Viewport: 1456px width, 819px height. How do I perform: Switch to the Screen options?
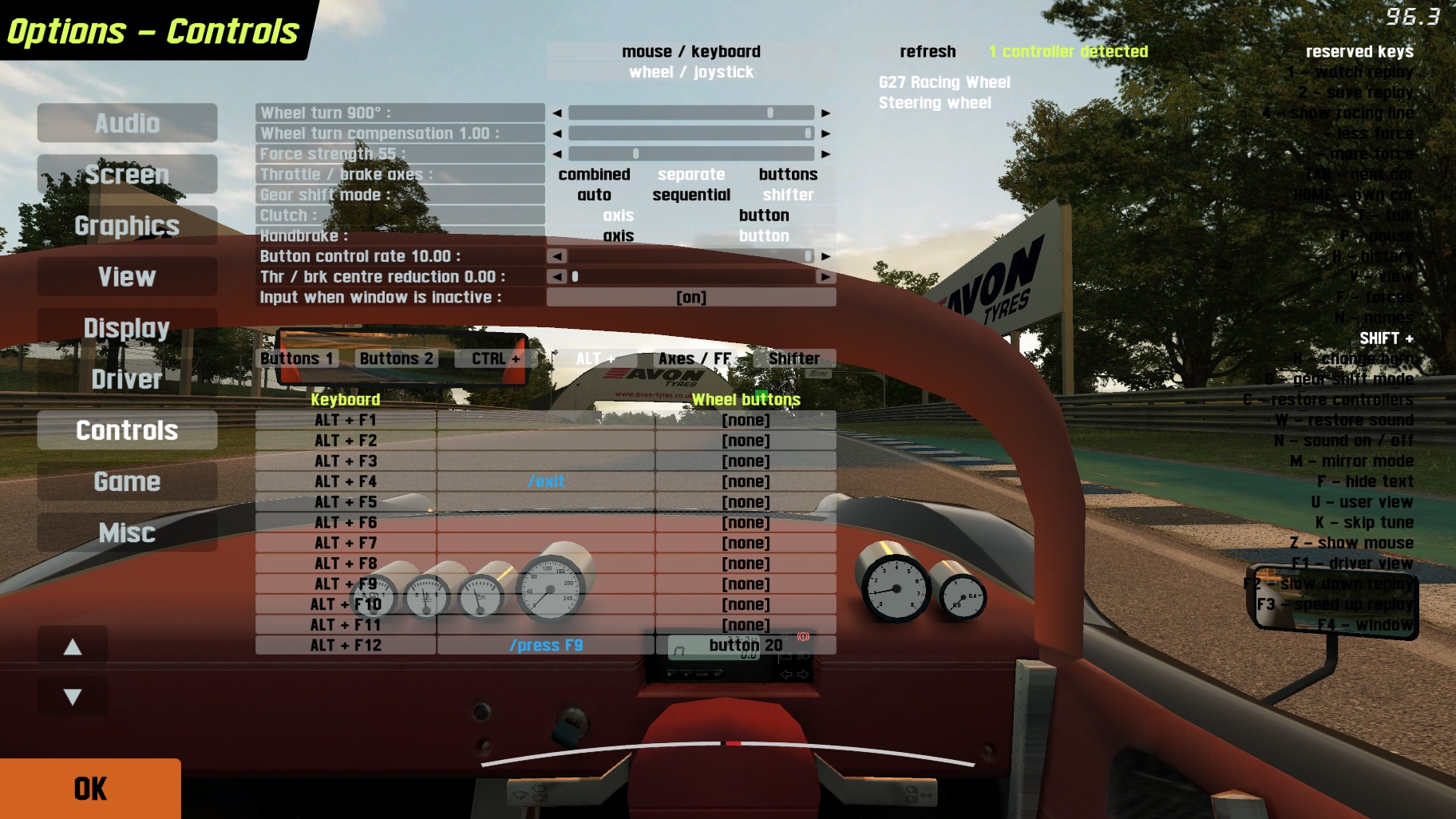point(127,174)
